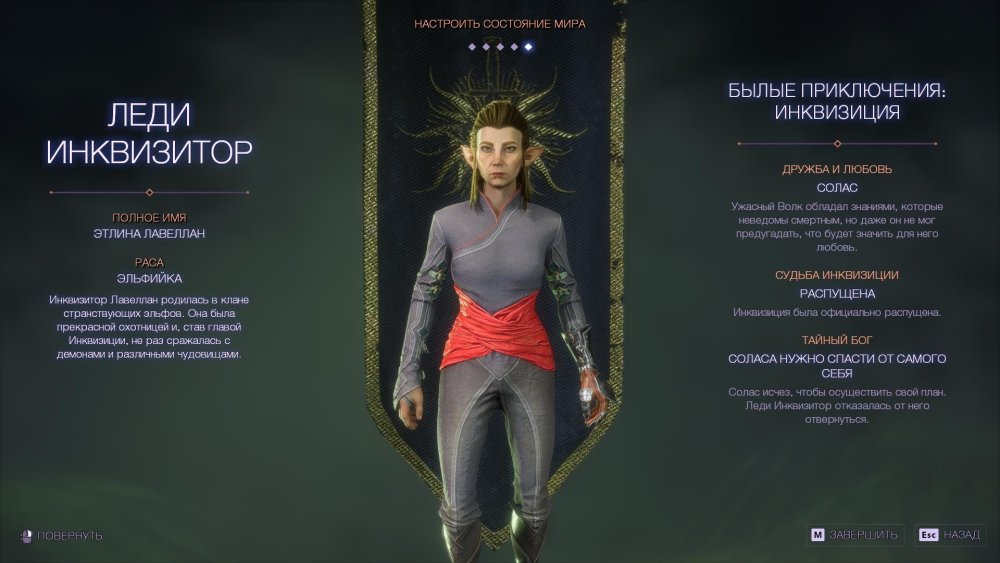Go back using the Назад button
The width and height of the screenshot is (1000, 563).
[x=950, y=535]
